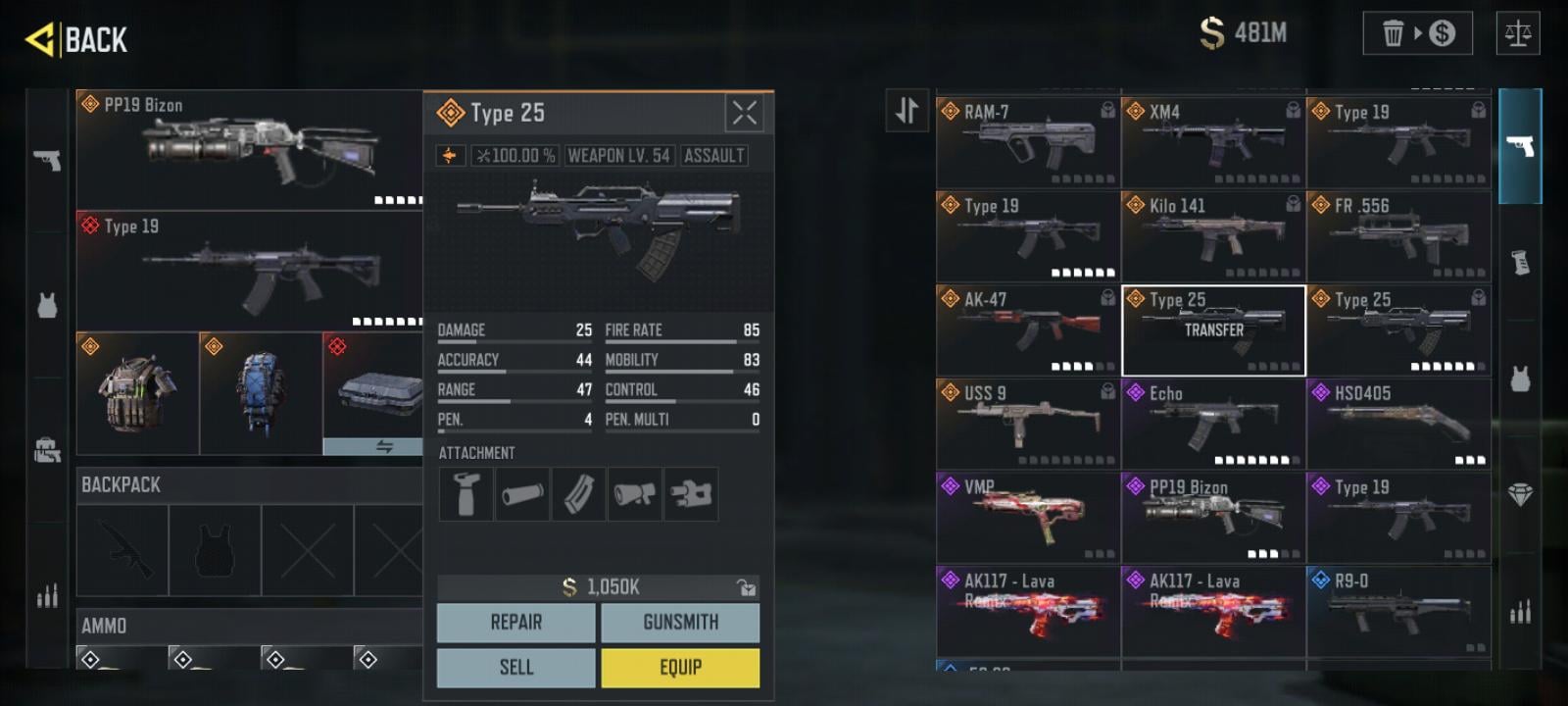Image resolution: width=1568 pixels, height=706 pixels.
Task: Close the Type 25 details panel
Action: [x=744, y=114]
